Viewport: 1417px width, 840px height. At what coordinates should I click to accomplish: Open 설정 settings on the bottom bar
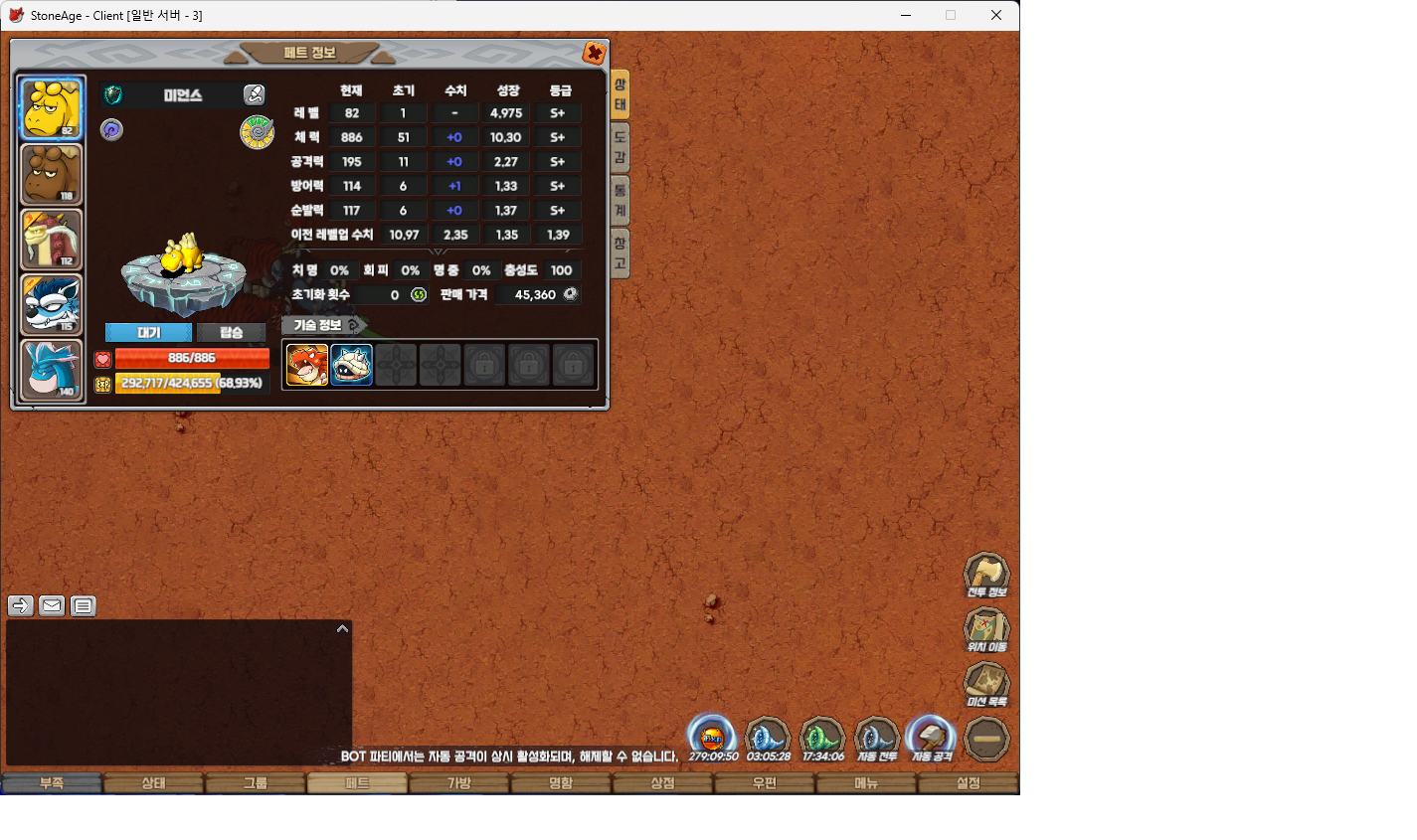(968, 783)
